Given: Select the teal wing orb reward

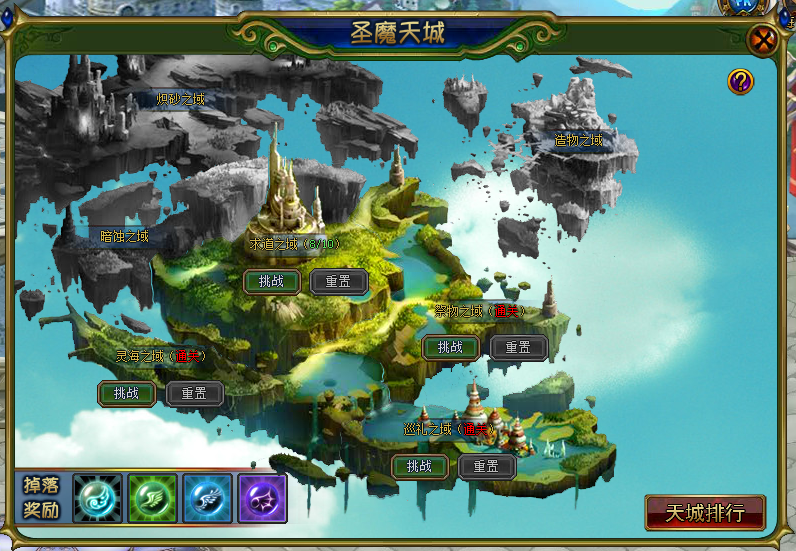Looking at the screenshot, I should click(x=97, y=498).
